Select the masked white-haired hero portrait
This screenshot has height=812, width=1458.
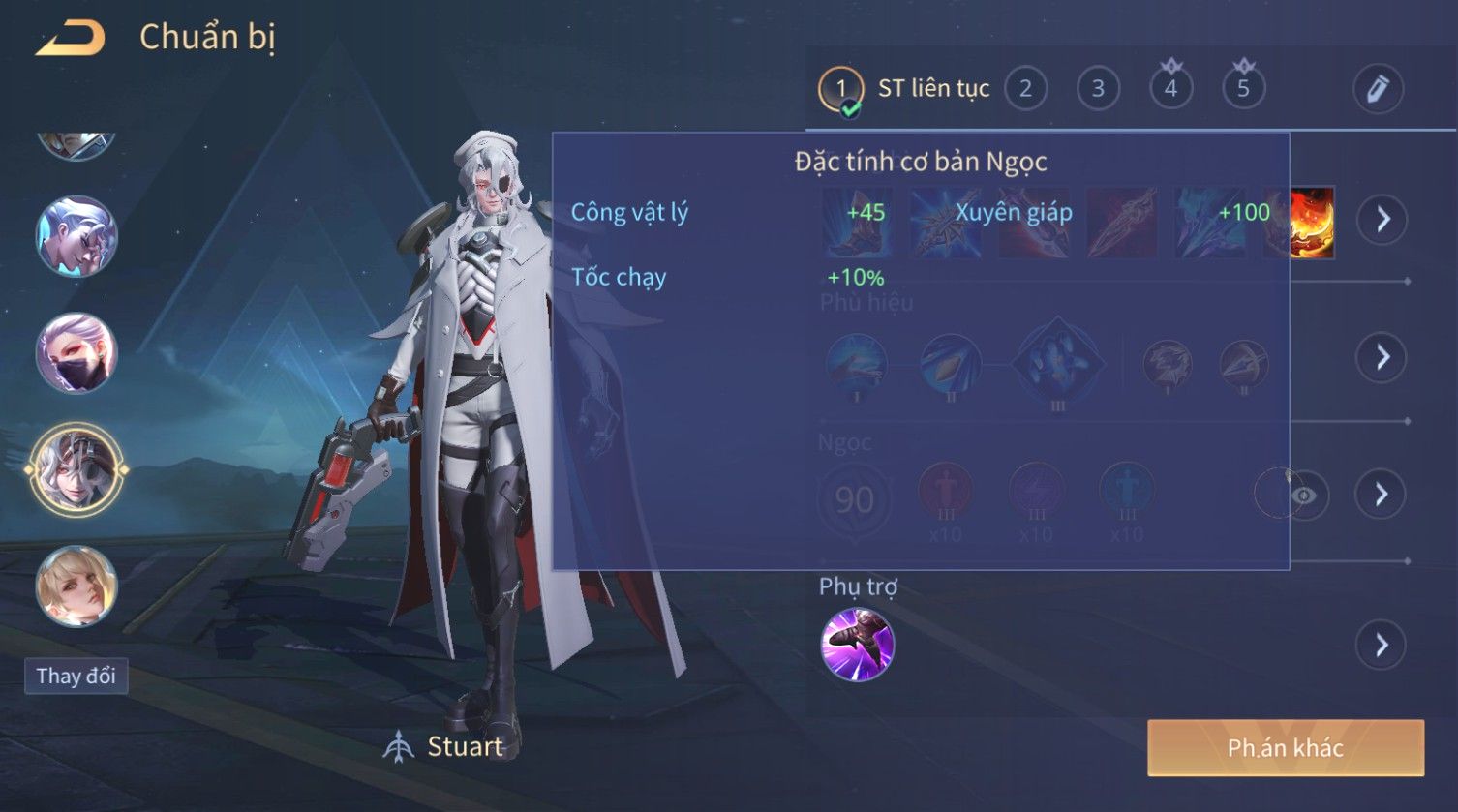point(76,353)
